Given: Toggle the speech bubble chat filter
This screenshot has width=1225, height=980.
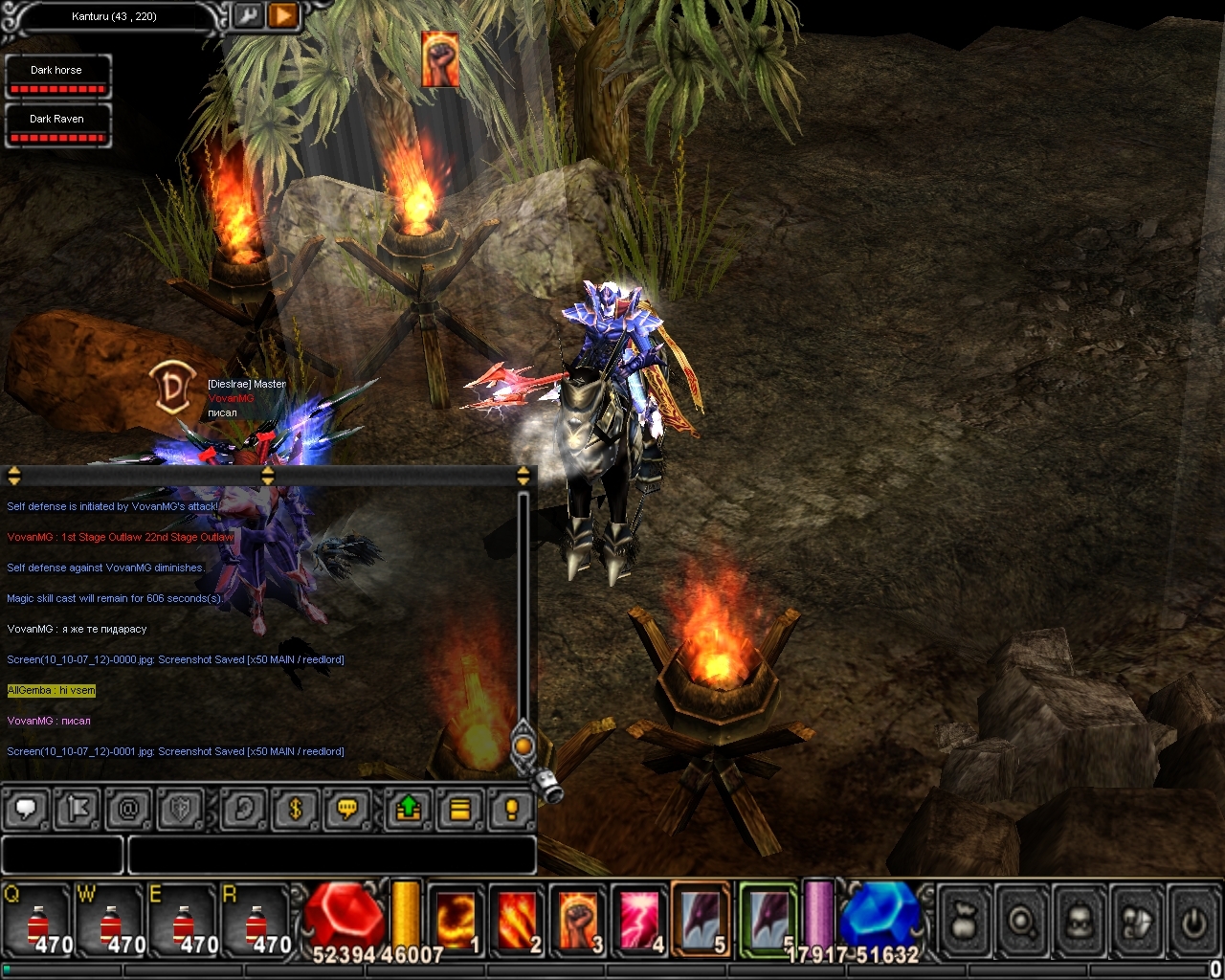Looking at the screenshot, I should pyautogui.click(x=27, y=810).
